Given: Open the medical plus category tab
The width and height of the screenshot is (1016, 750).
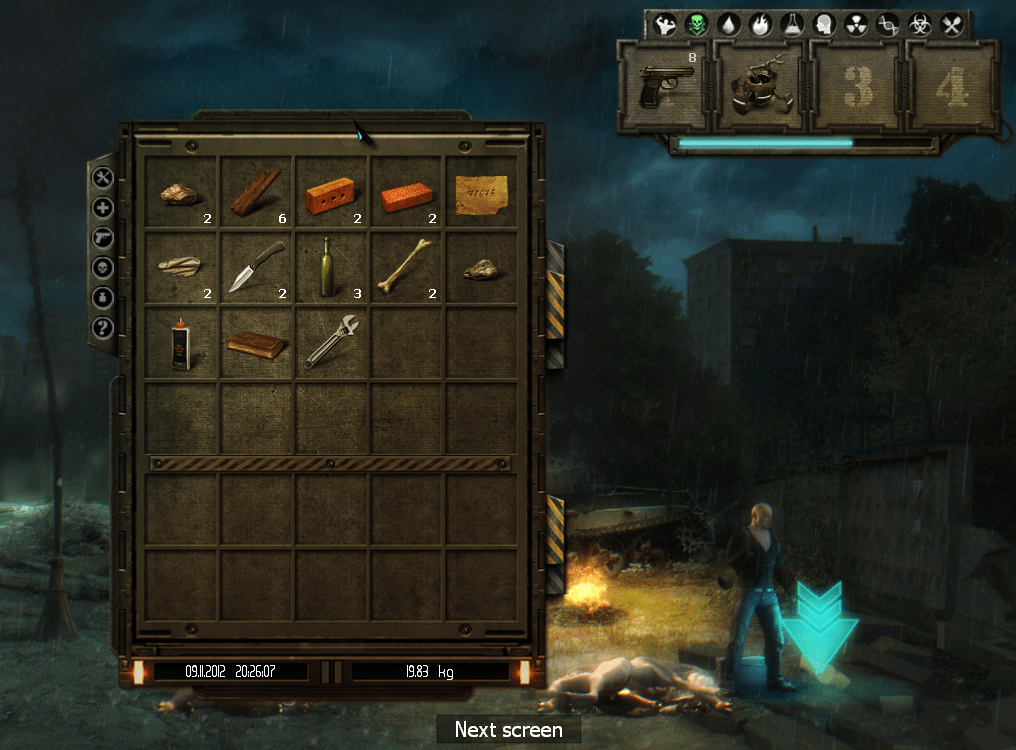Looking at the screenshot, I should (x=103, y=208).
